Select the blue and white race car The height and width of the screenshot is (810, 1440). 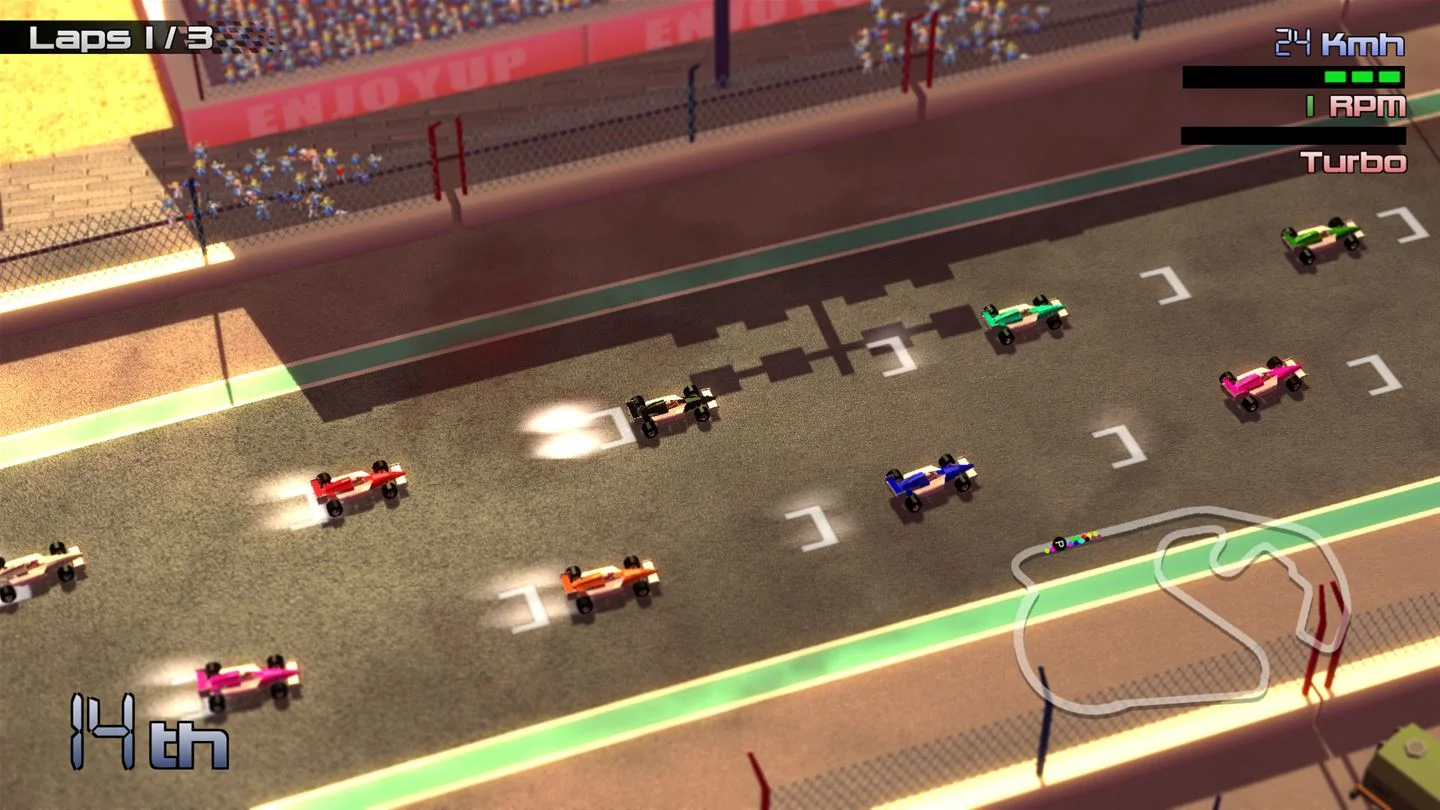pyautogui.click(x=930, y=480)
